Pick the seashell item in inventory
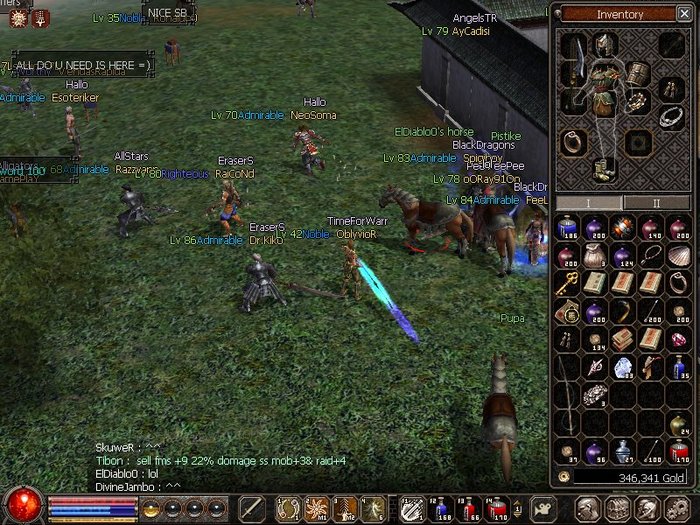 click(679, 256)
